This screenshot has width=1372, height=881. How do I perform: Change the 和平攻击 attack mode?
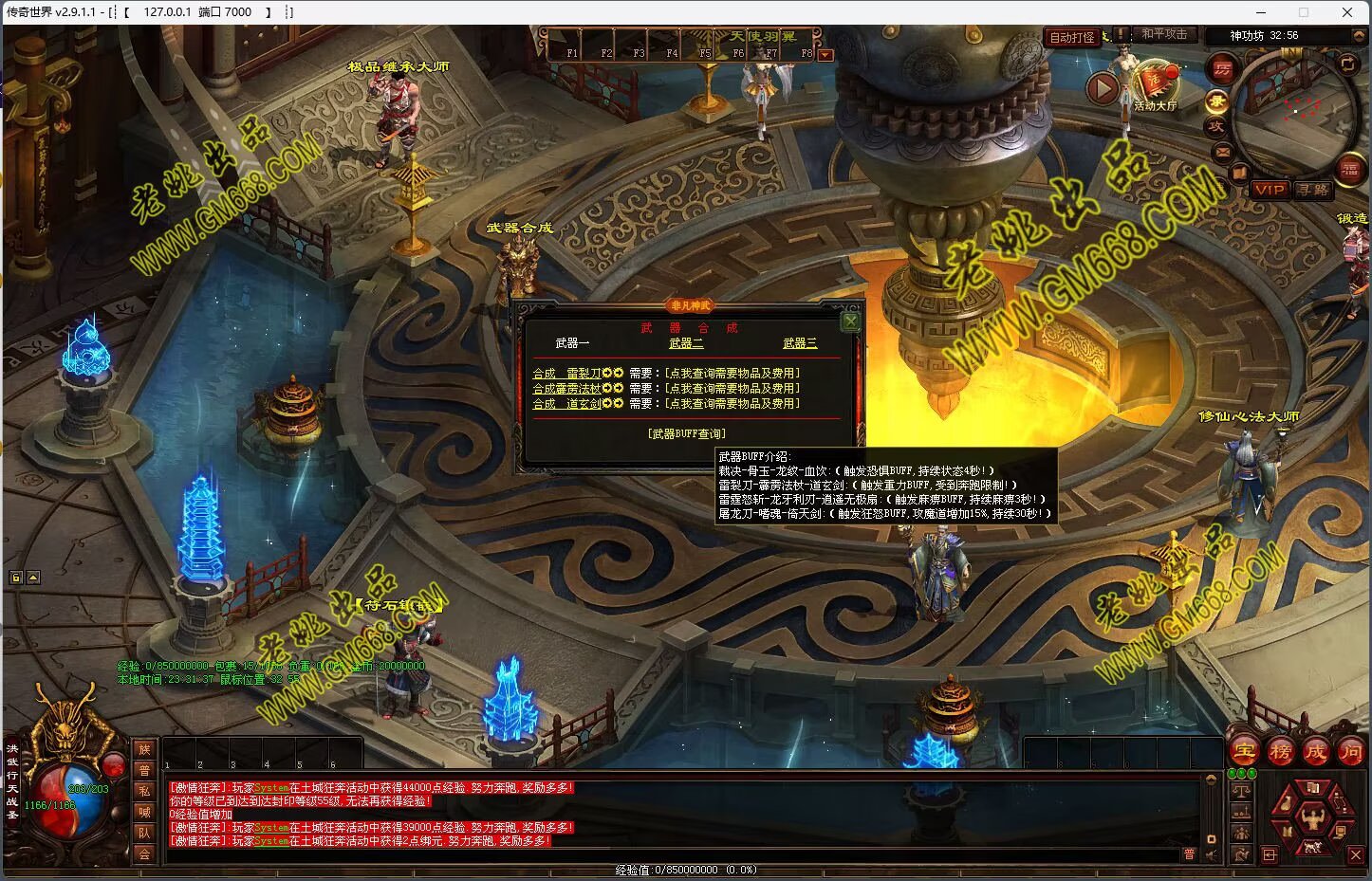pos(1163,34)
